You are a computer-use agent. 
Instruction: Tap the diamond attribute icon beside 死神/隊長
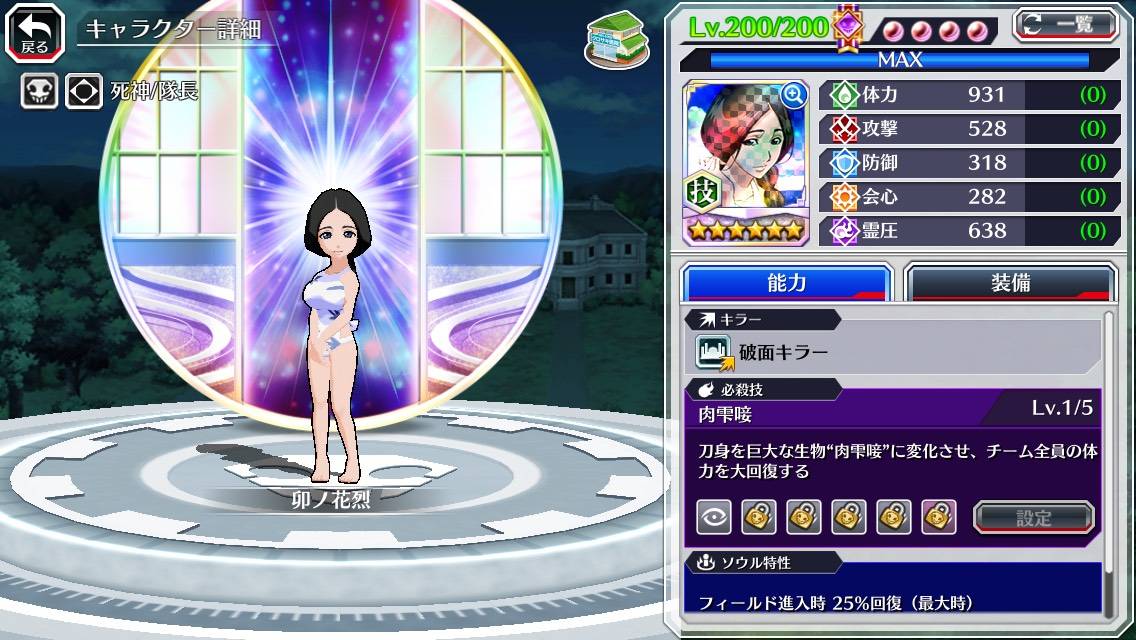click(x=84, y=92)
